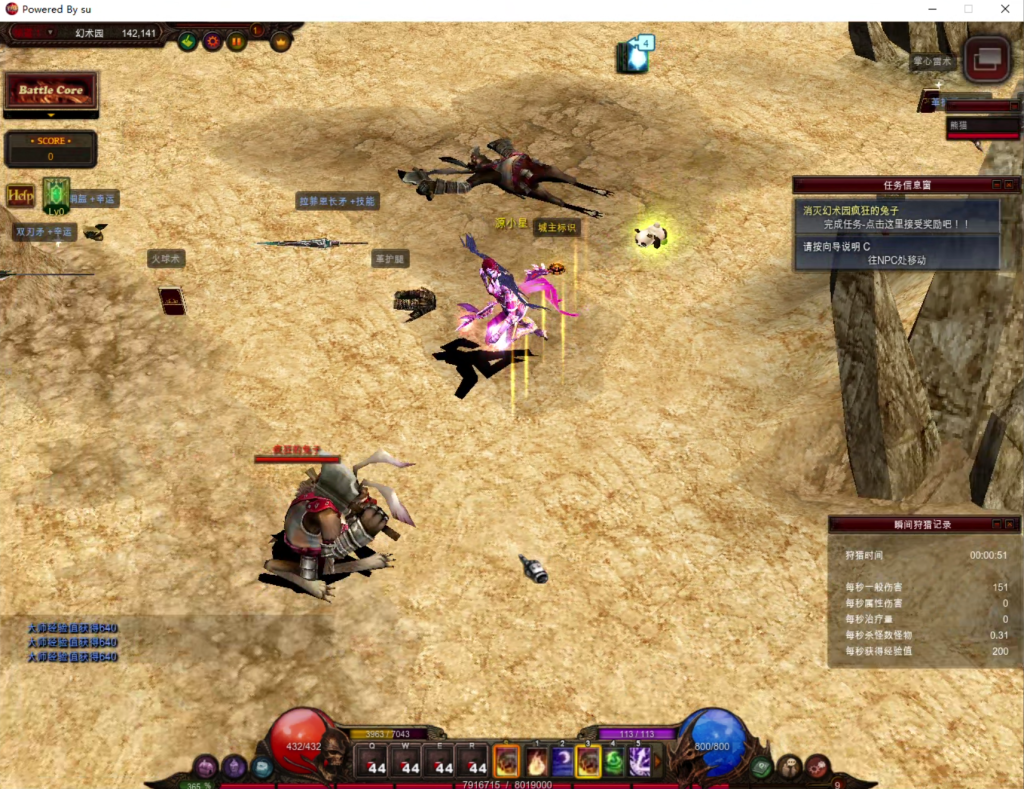This screenshot has width=1024, height=789.
Task: Toggle the pause icon in the top bar
Action: coord(237,41)
